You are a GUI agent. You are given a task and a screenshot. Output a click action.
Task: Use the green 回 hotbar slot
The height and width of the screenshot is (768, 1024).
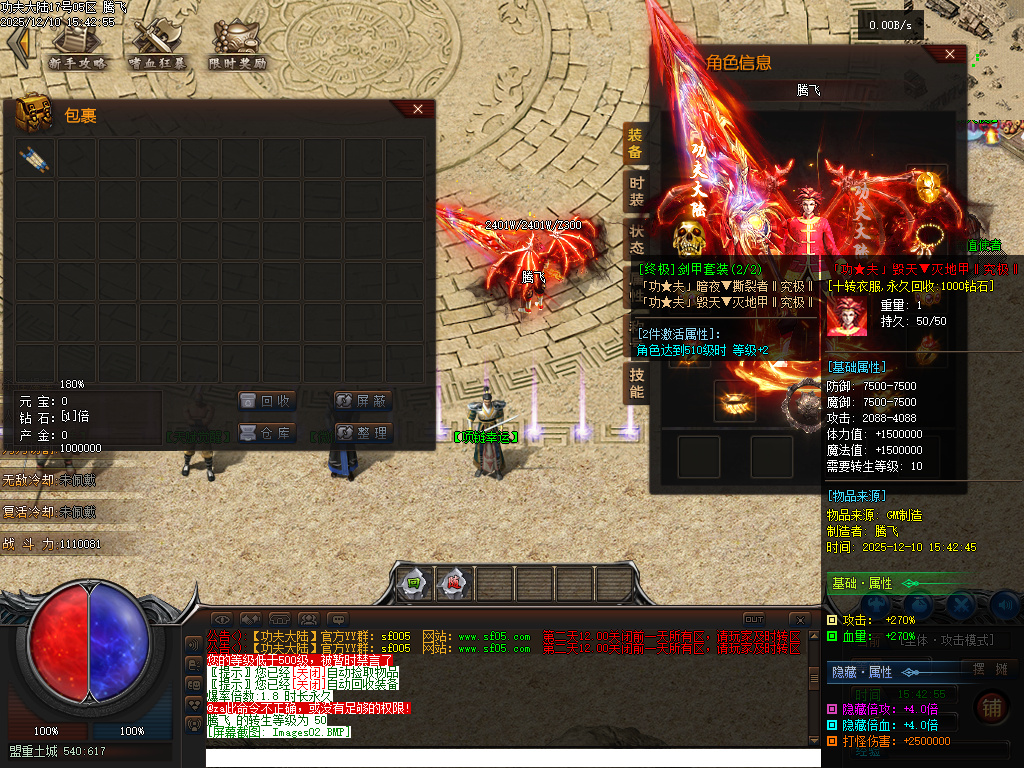click(412, 582)
